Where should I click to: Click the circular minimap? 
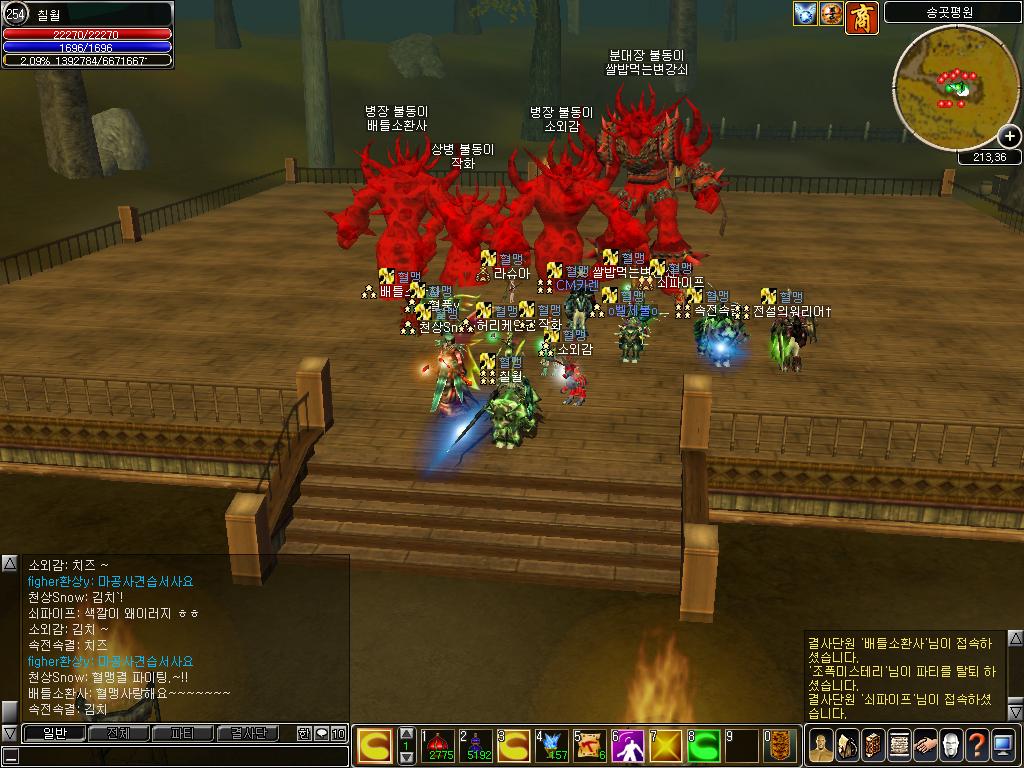pyautogui.click(x=955, y=87)
